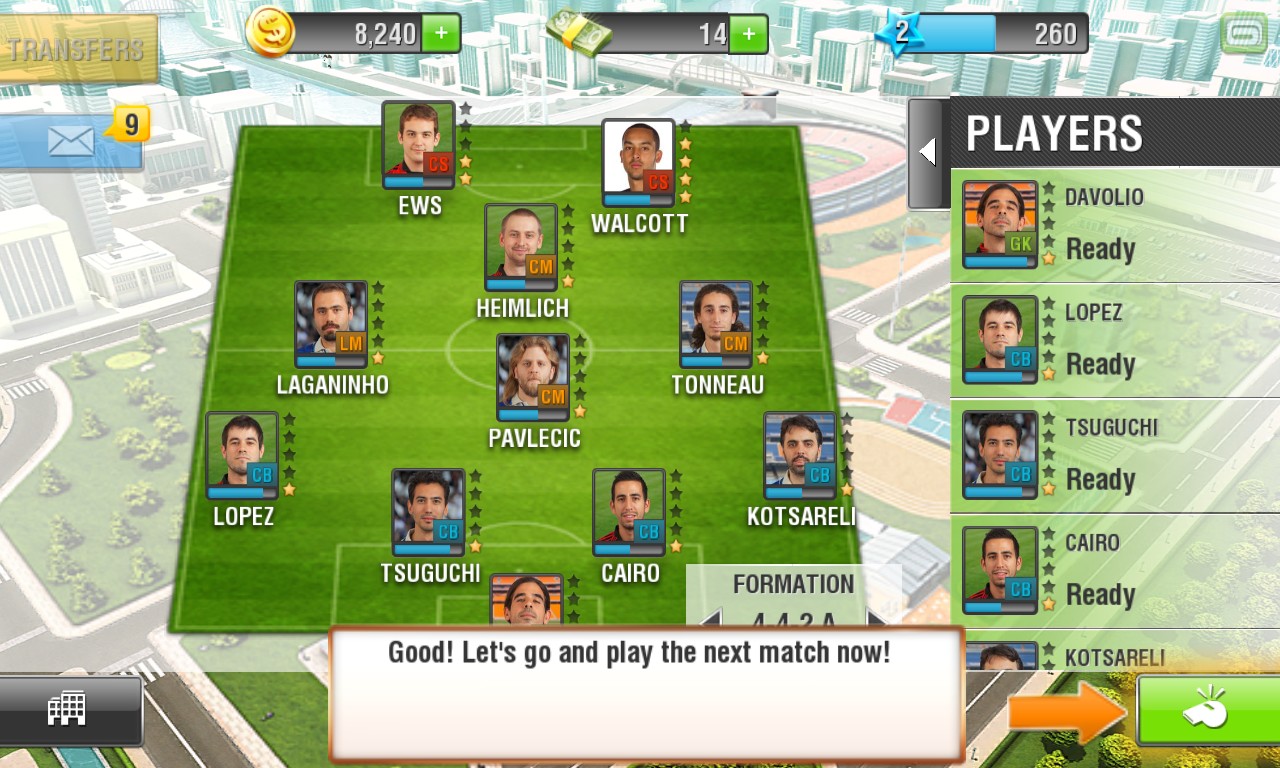The width and height of the screenshot is (1280, 768).
Task: Click midfielder Pavlecic's card
Action: pos(533,378)
